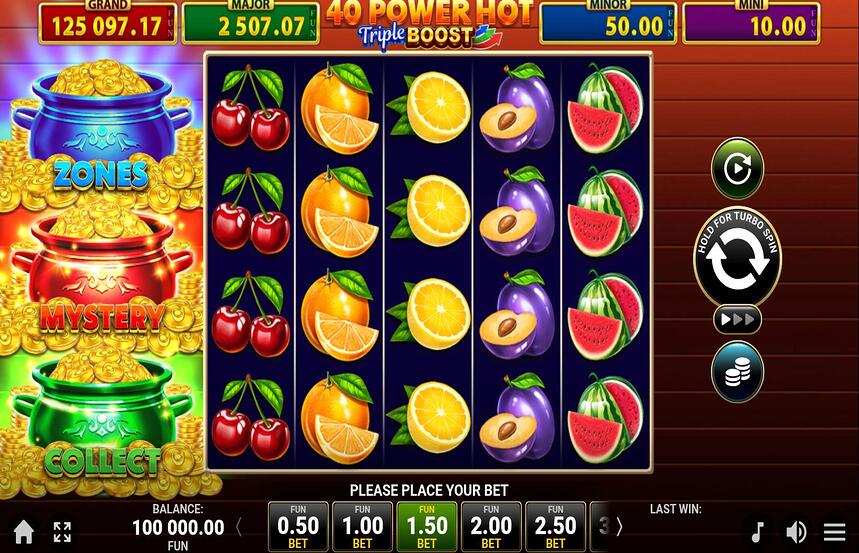Go to the home lobby

[24, 532]
